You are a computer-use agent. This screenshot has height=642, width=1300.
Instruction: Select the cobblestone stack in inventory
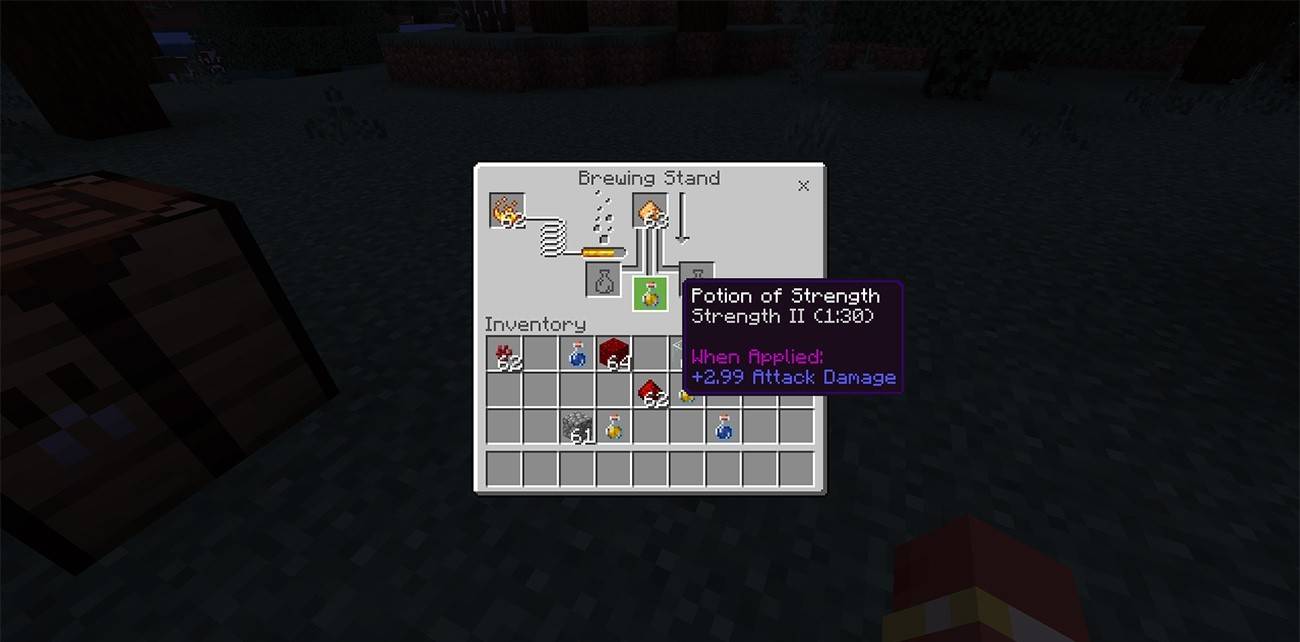pyautogui.click(x=577, y=427)
